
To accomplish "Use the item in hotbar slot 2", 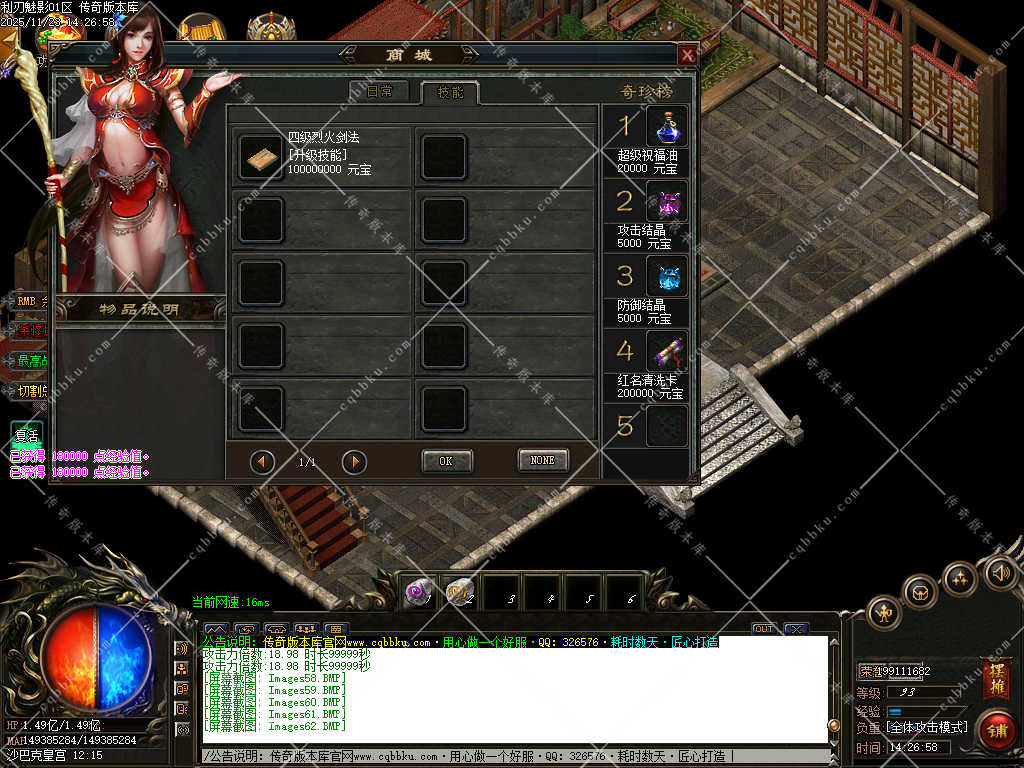I will 461,593.
